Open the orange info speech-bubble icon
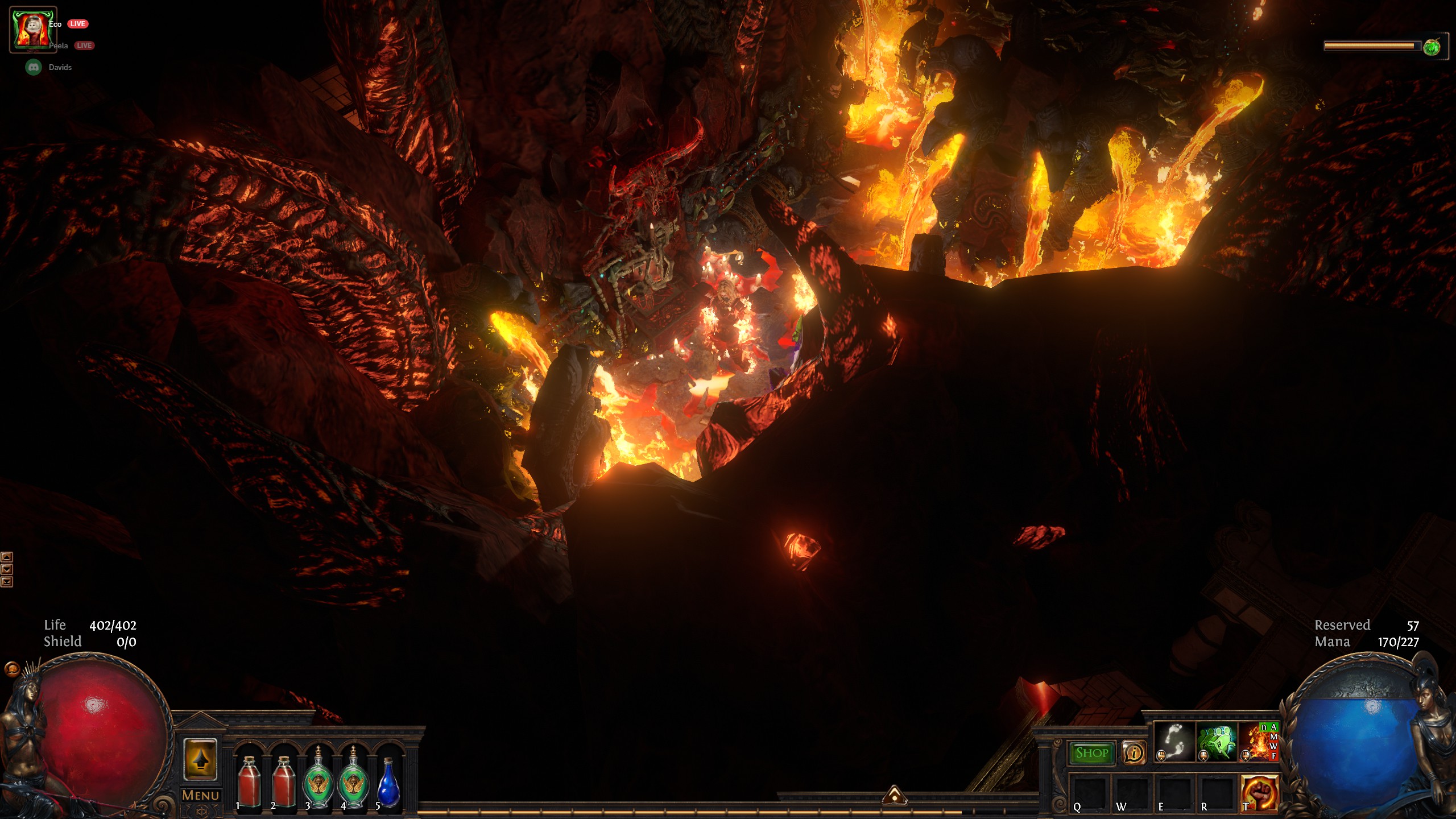Viewport: 1456px width, 819px height. [x=1133, y=753]
